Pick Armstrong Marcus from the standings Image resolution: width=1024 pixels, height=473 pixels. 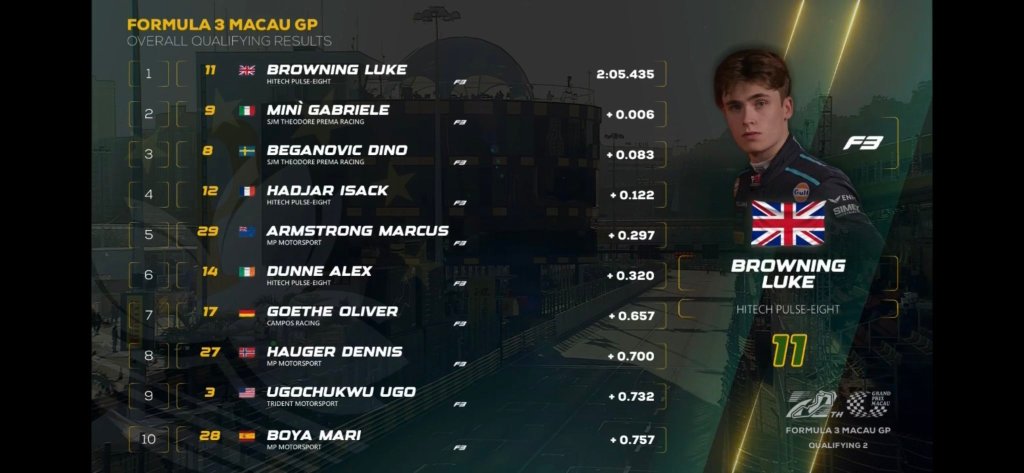tap(357, 234)
